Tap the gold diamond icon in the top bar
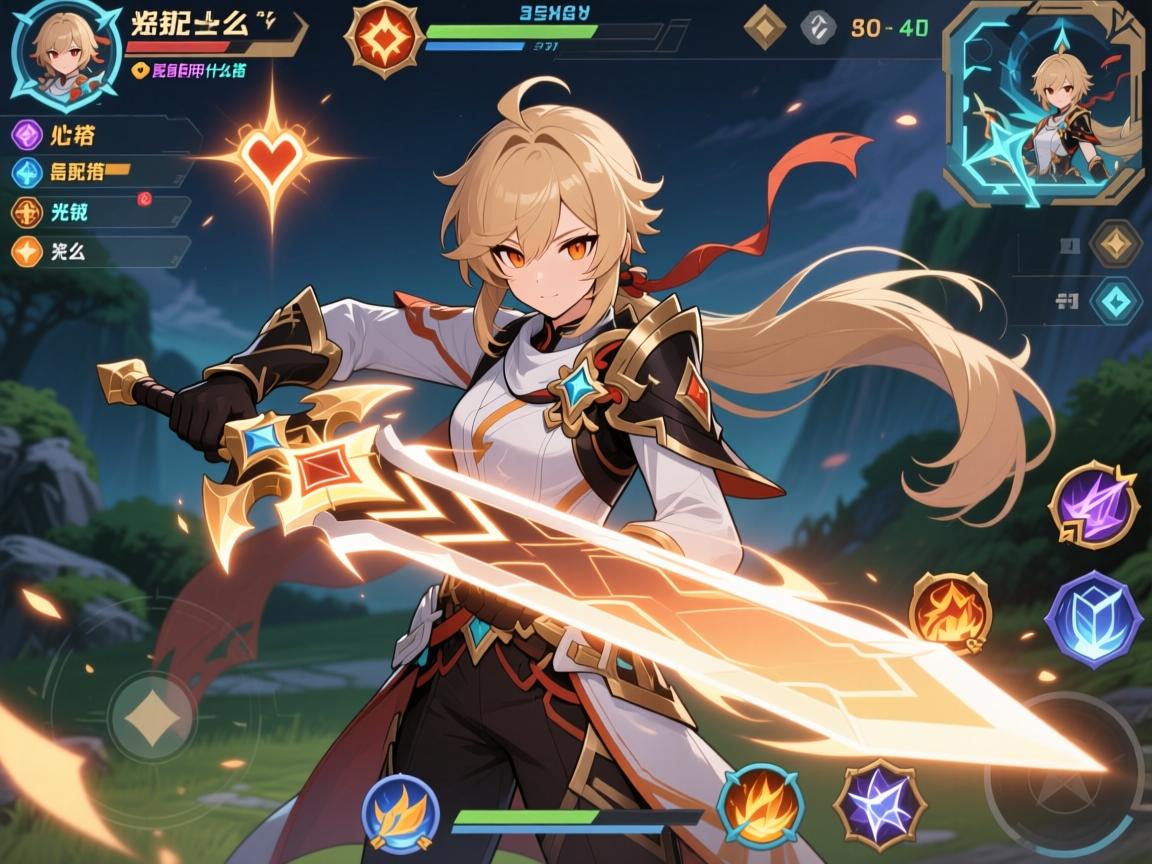Image resolution: width=1152 pixels, height=864 pixels. [x=766, y=28]
